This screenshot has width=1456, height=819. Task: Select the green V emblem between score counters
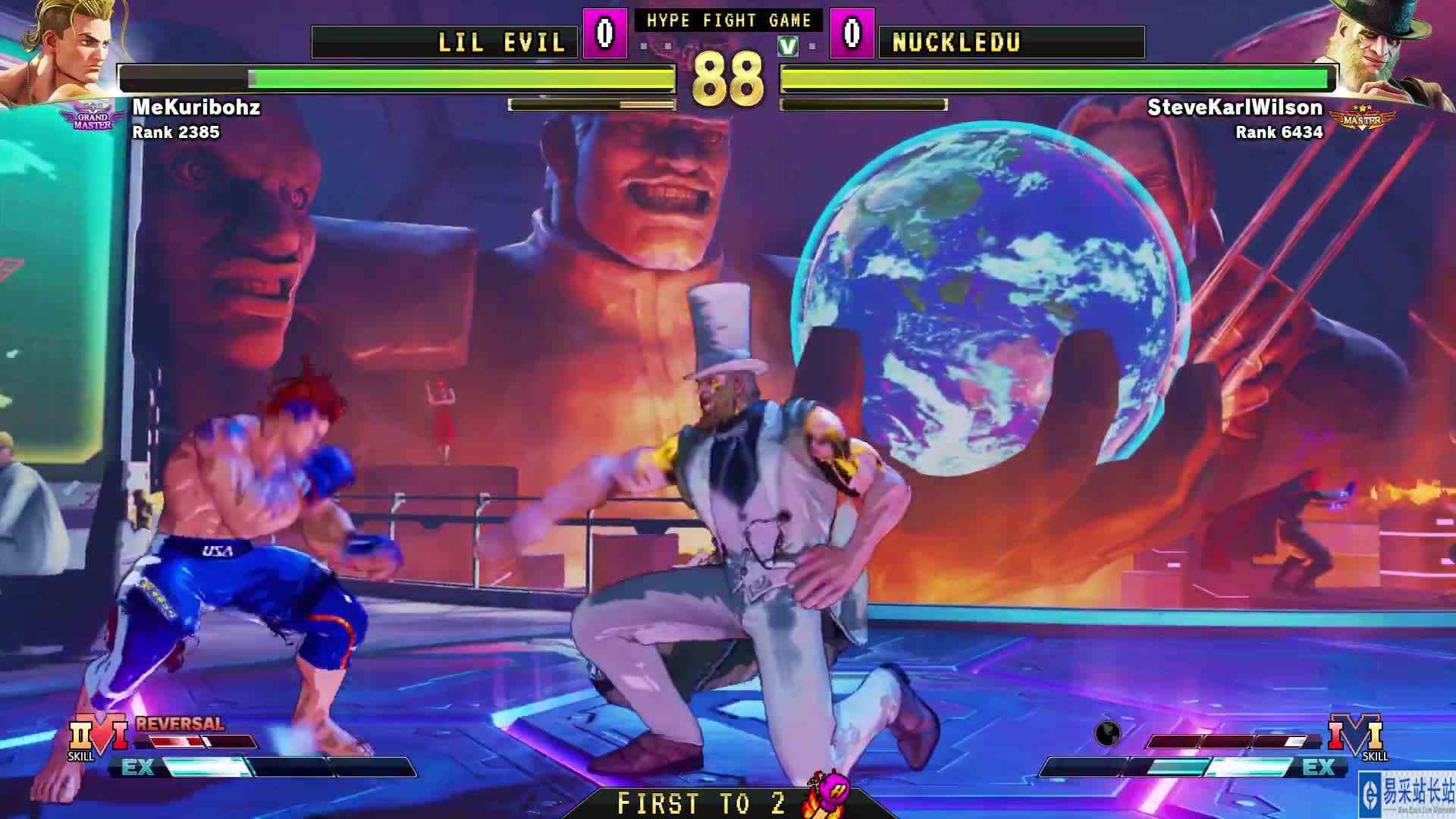coord(787,44)
